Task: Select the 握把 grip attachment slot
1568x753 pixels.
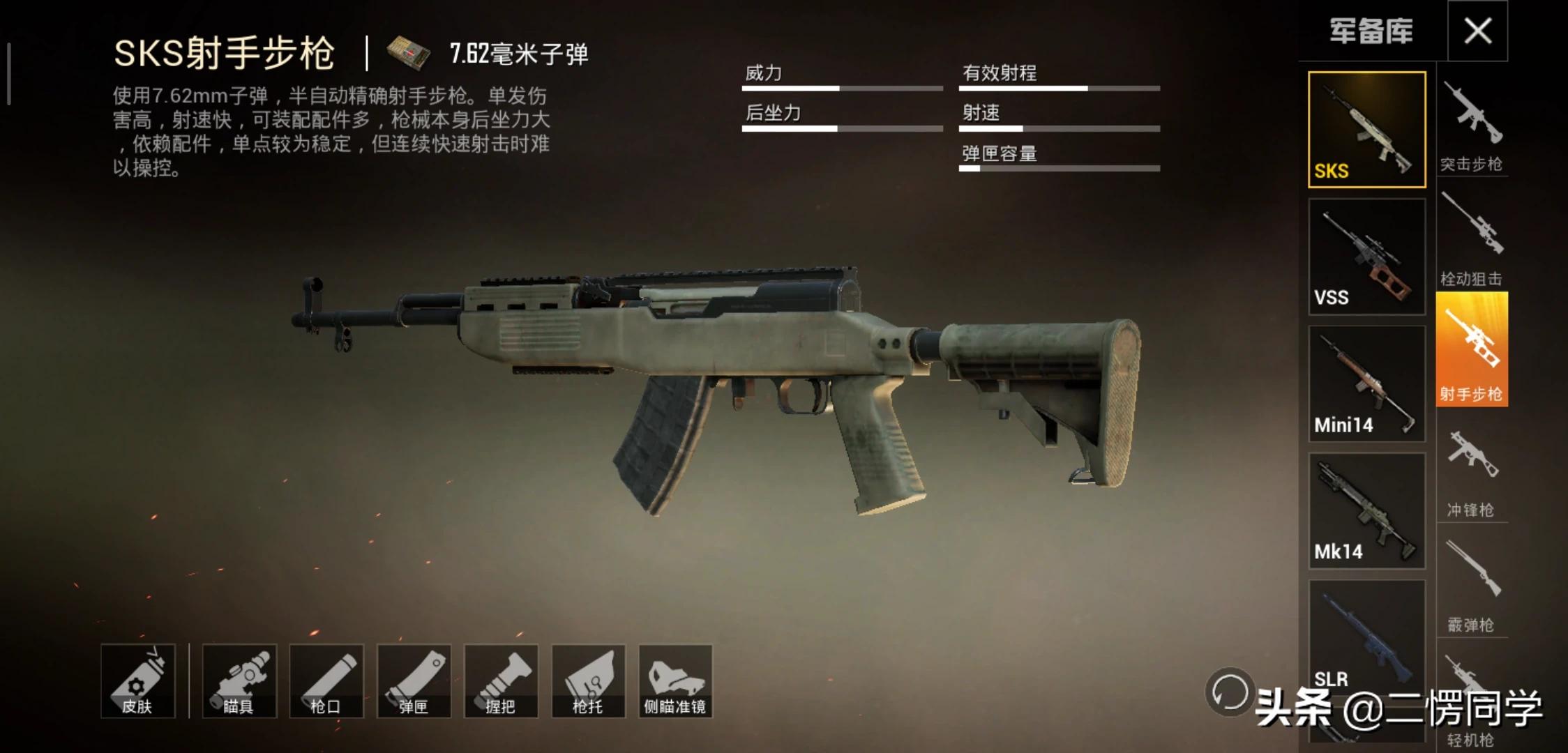Action: (501, 681)
